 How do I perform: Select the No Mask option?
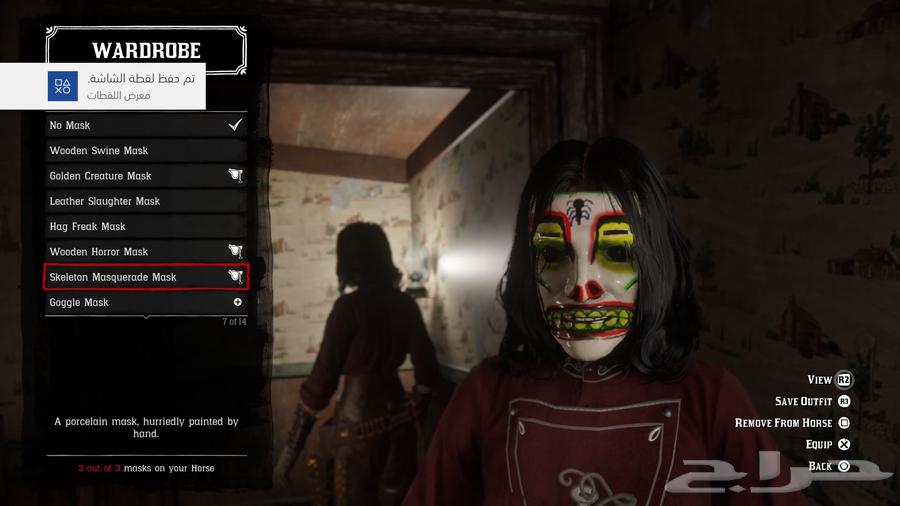146,125
